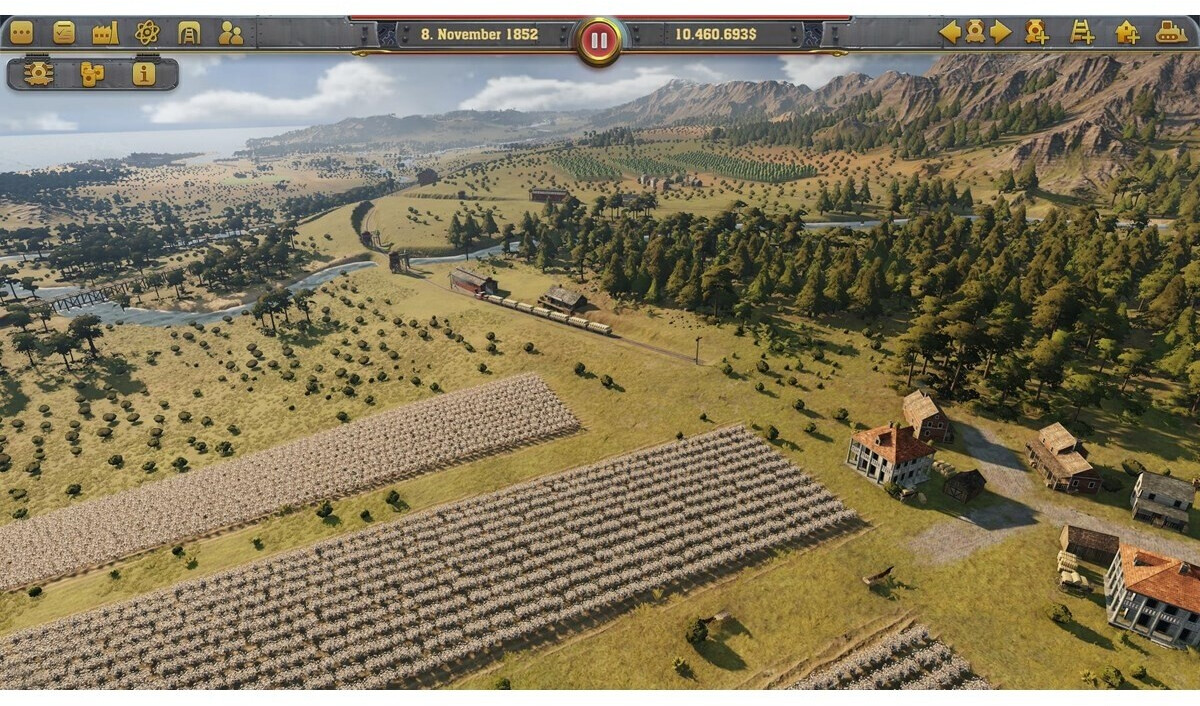
Task: Select the current train icon
Action: [x=975, y=32]
